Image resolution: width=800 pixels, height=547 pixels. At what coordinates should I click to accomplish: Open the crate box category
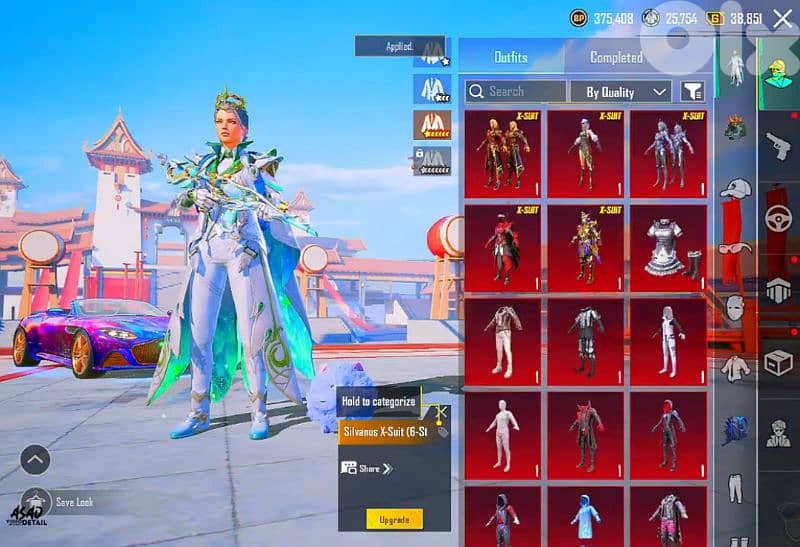pos(777,363)
